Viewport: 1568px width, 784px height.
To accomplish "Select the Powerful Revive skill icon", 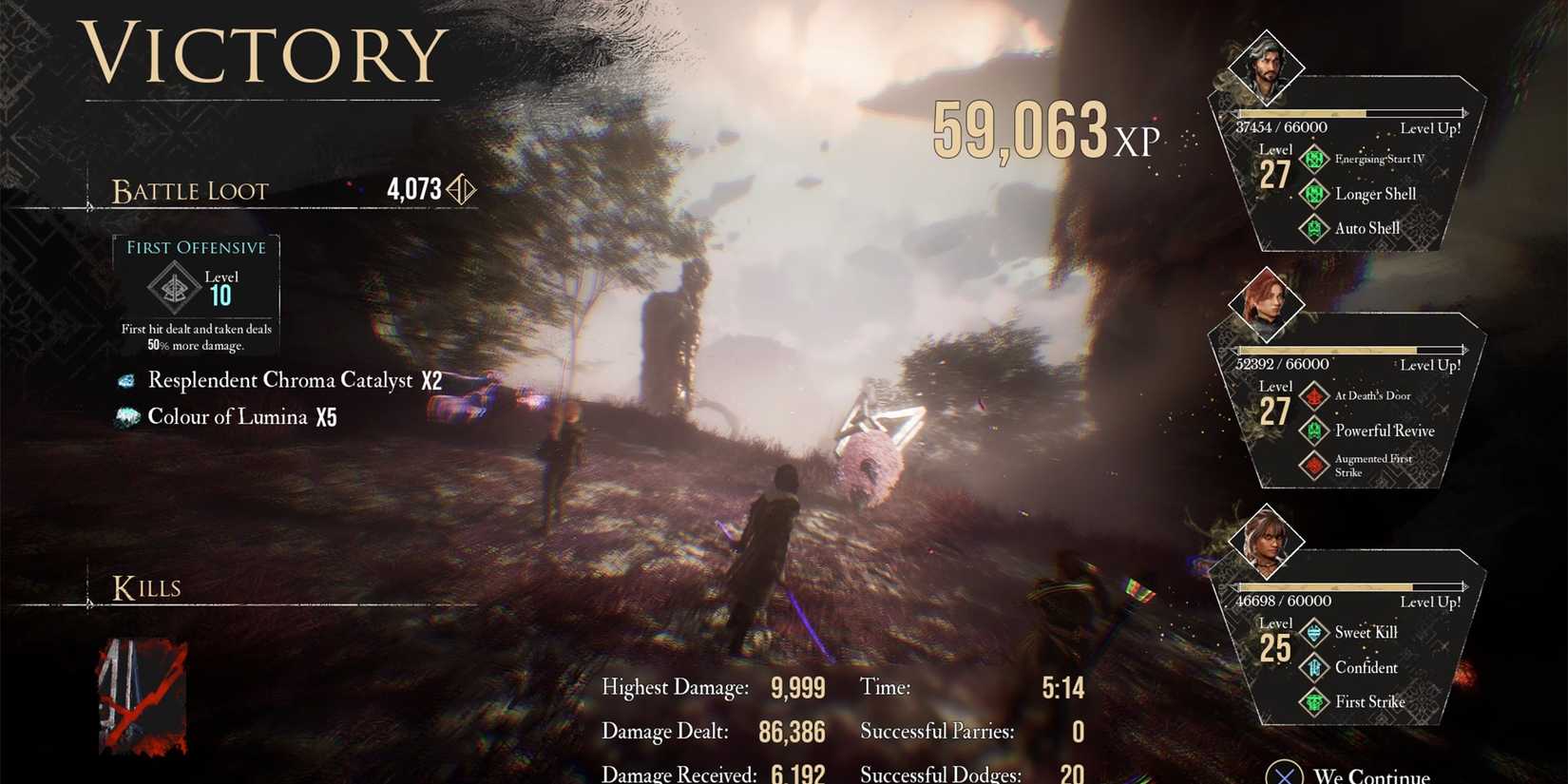I will 1314,430.
